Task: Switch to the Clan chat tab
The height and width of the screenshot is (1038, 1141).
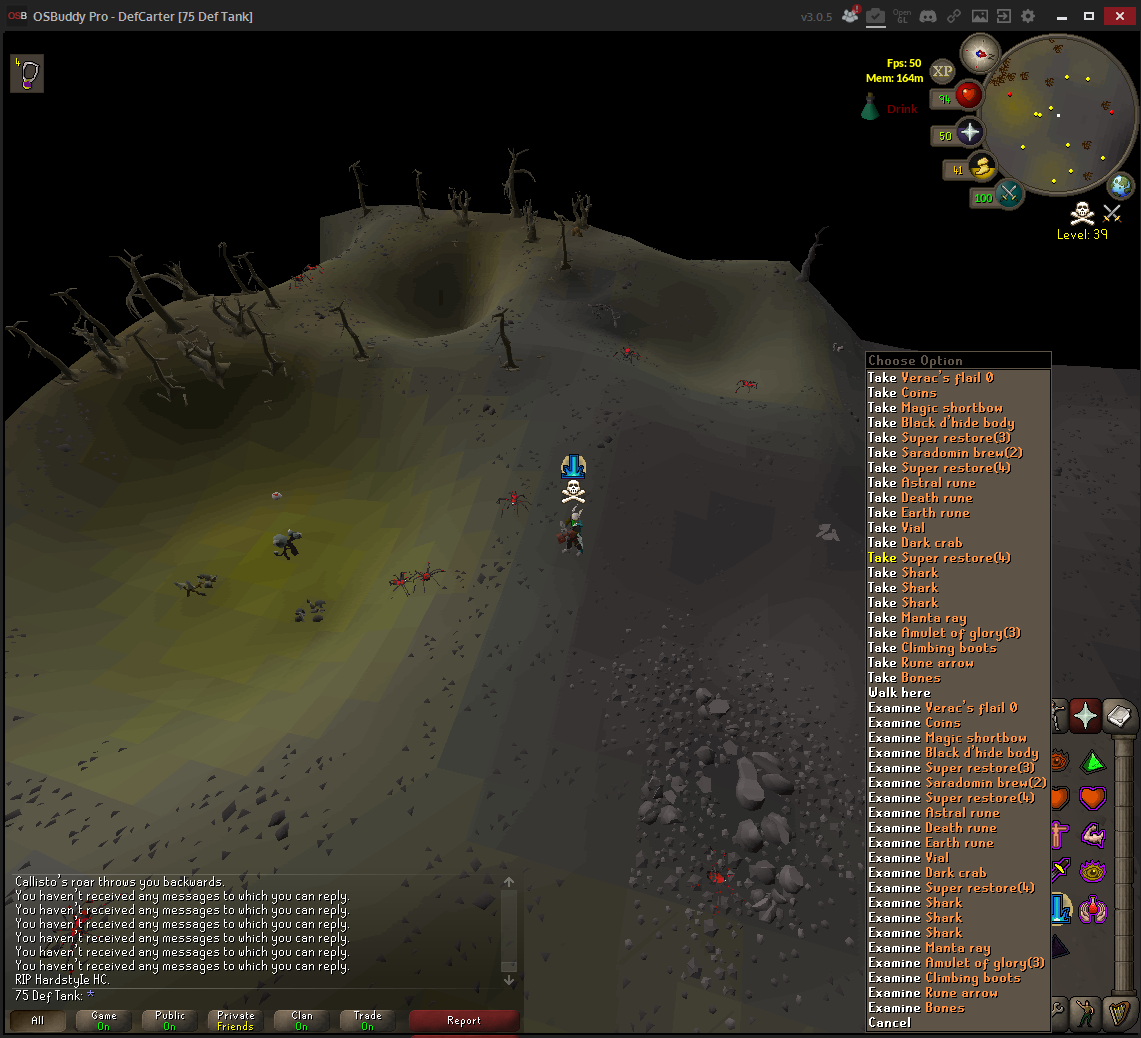Action: coord(301,1021)
